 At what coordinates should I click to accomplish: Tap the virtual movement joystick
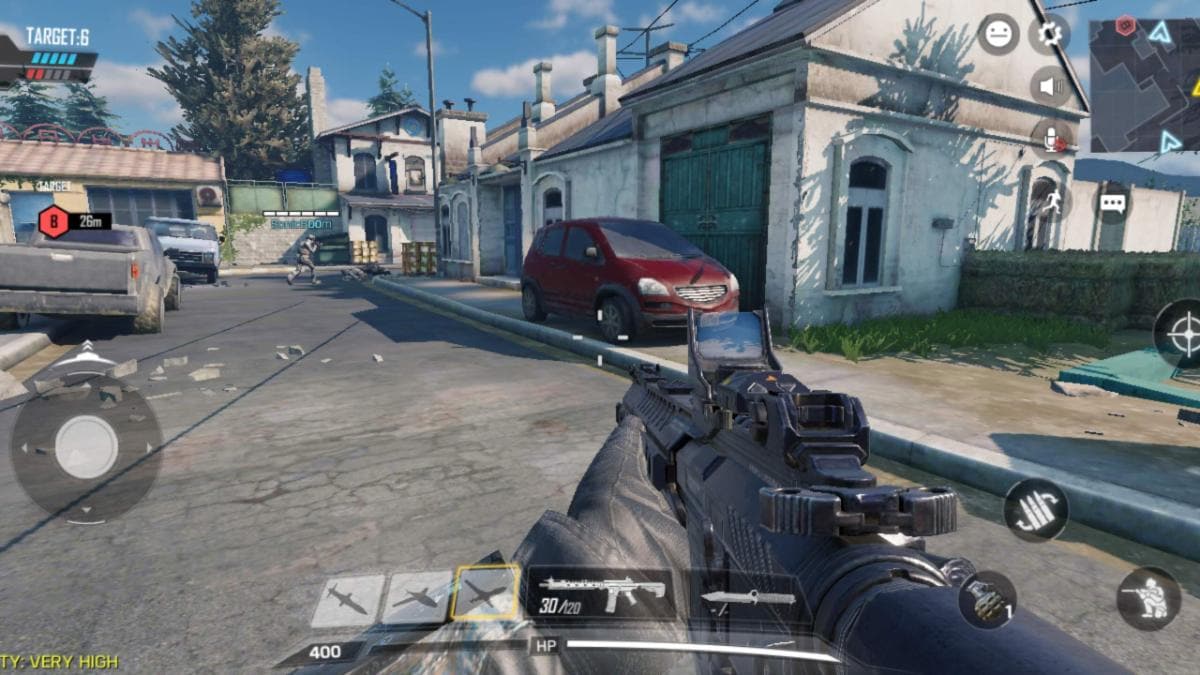click(x=86, y=446)
